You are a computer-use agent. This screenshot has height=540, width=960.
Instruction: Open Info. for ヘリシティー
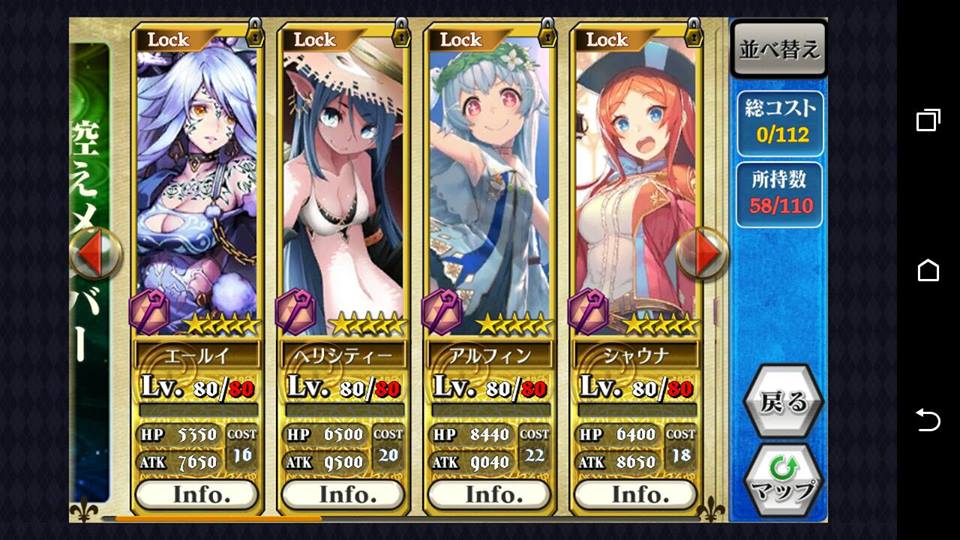(x=343, y=494)
